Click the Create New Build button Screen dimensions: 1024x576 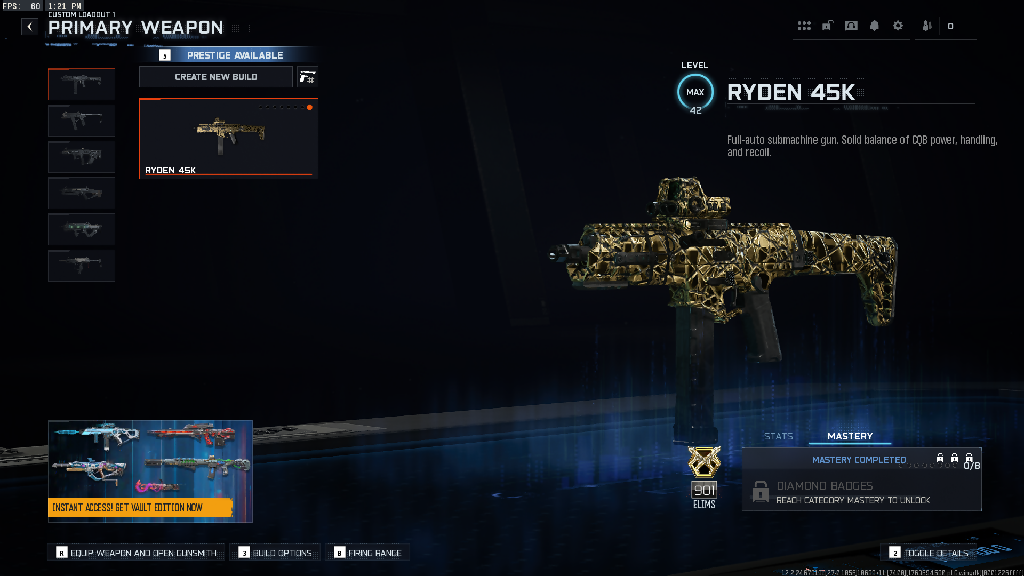pos(216,77)
